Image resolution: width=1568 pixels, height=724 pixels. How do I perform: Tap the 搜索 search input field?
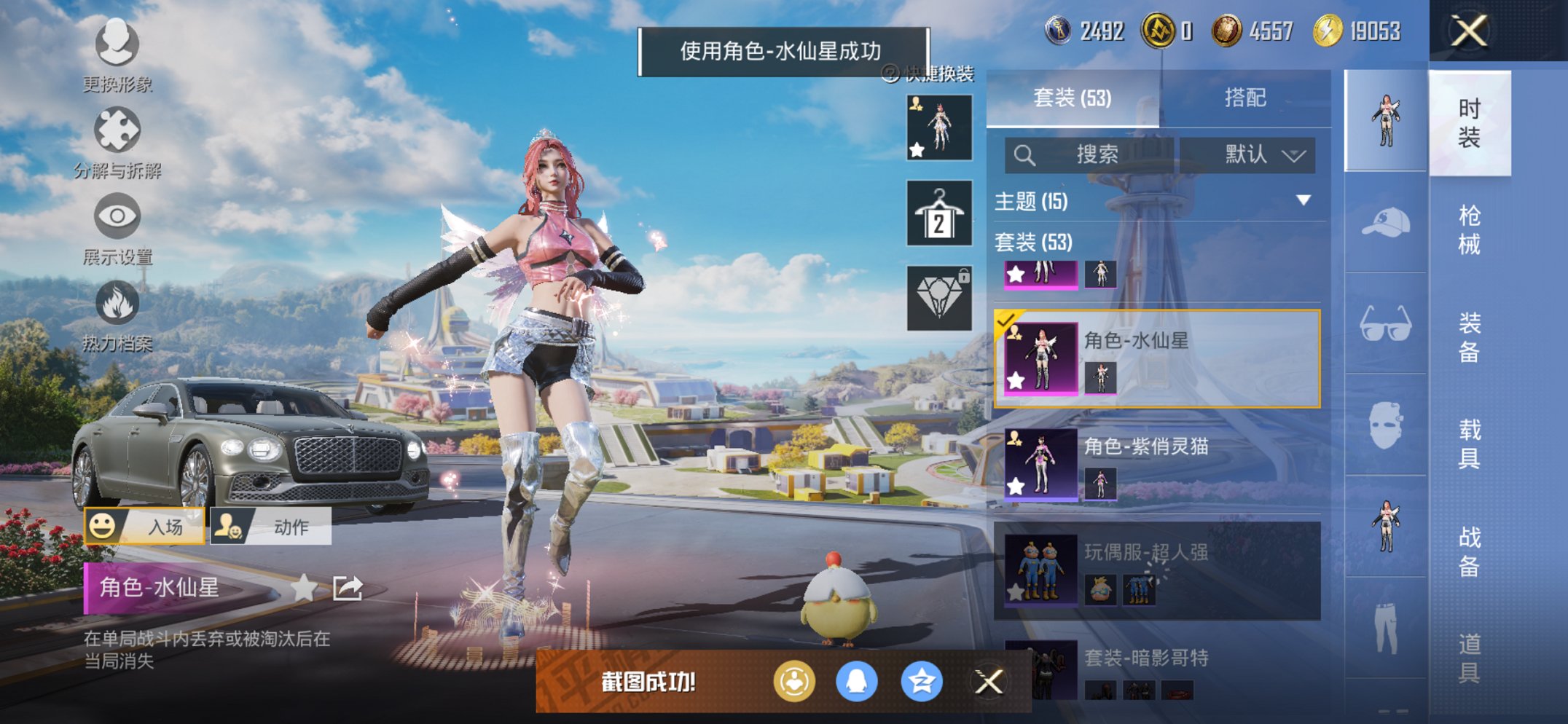(1093, 155)
